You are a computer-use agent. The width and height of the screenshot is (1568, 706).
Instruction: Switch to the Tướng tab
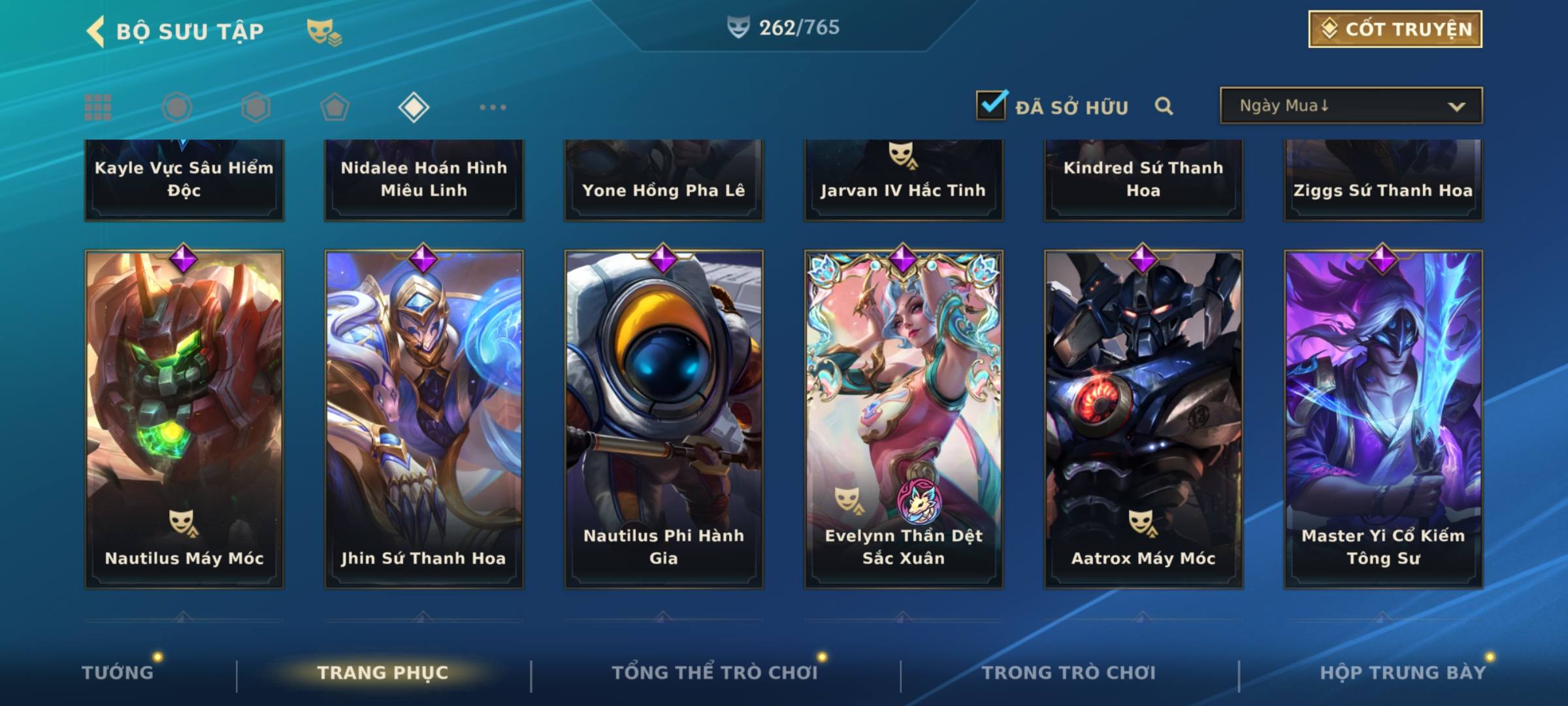(x=118, y=673)
